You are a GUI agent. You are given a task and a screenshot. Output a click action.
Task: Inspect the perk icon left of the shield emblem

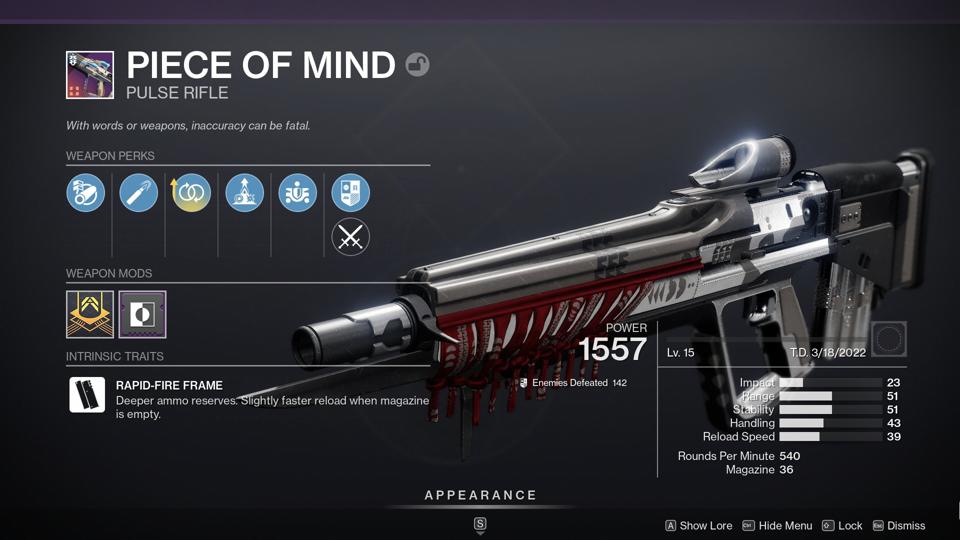coord(297,193)
